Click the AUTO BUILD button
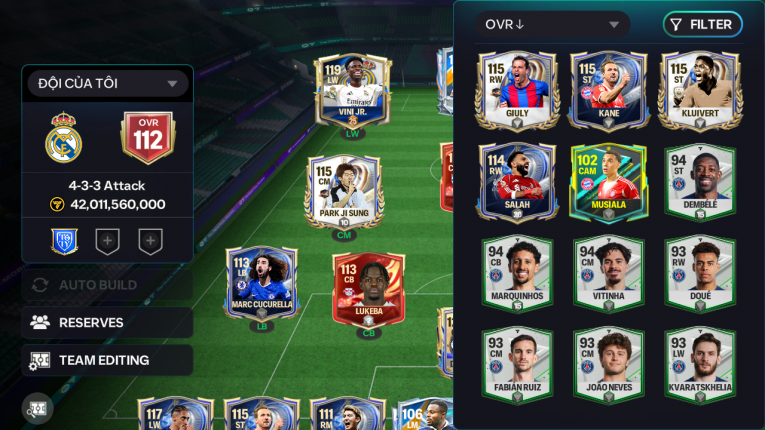This screenshot has height=430, width=765. [107, 285]
